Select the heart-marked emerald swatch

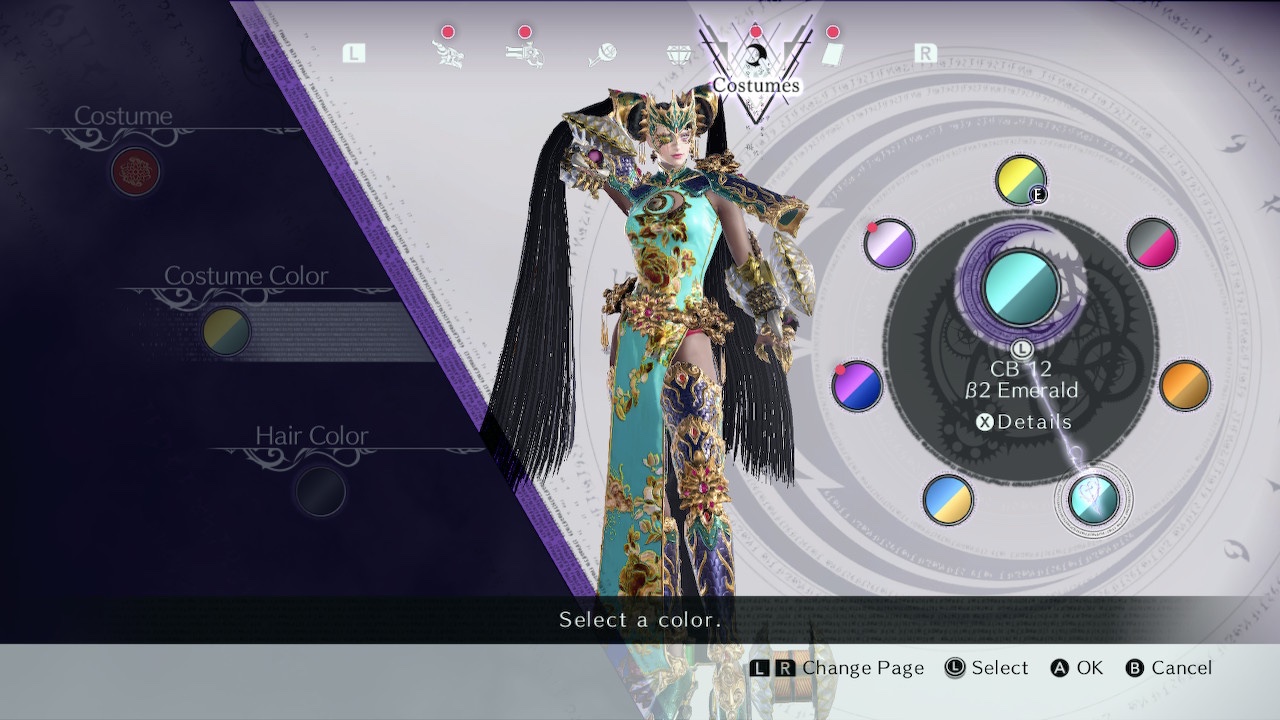1095,502
